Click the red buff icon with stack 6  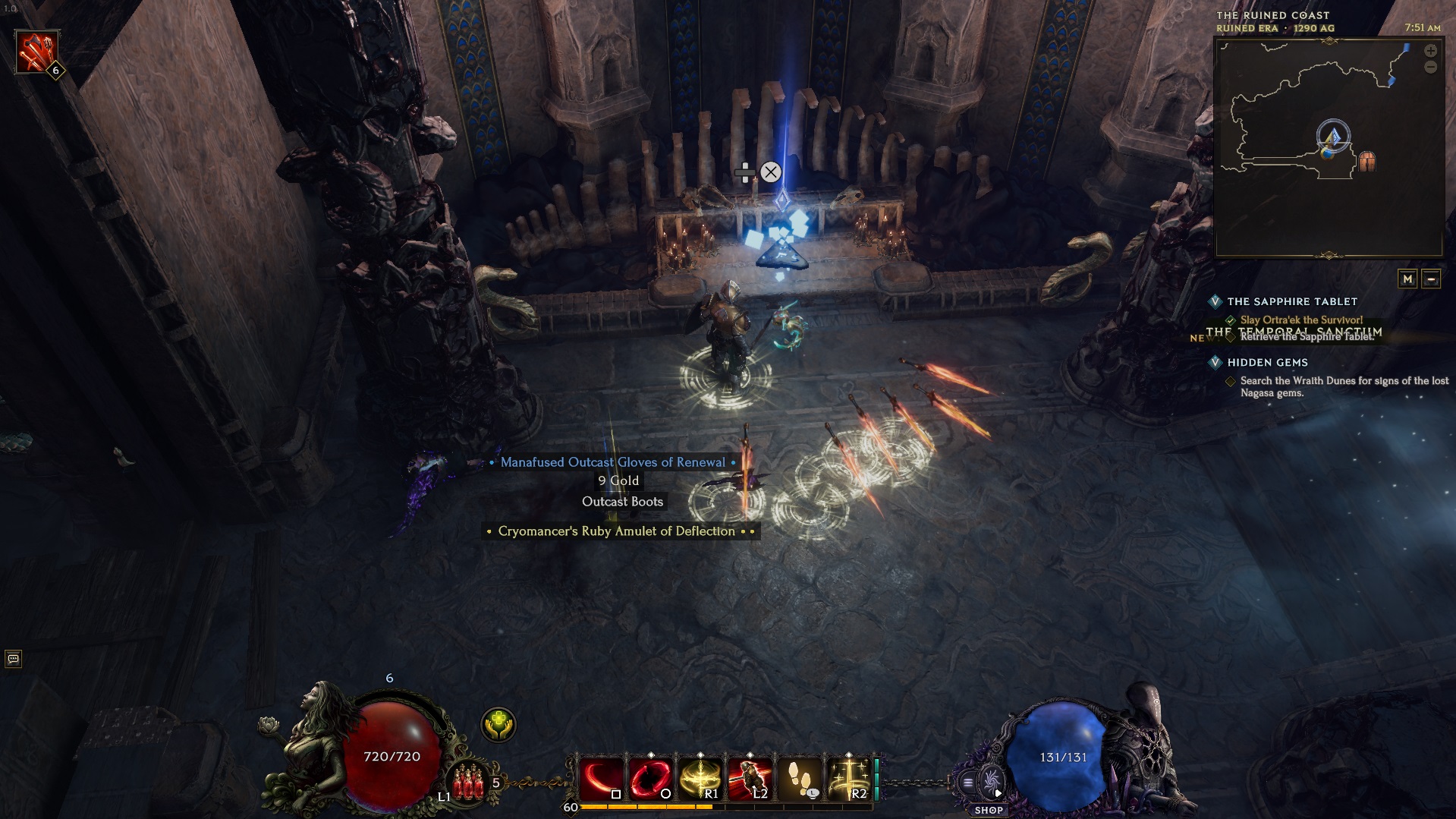[36, 52]
